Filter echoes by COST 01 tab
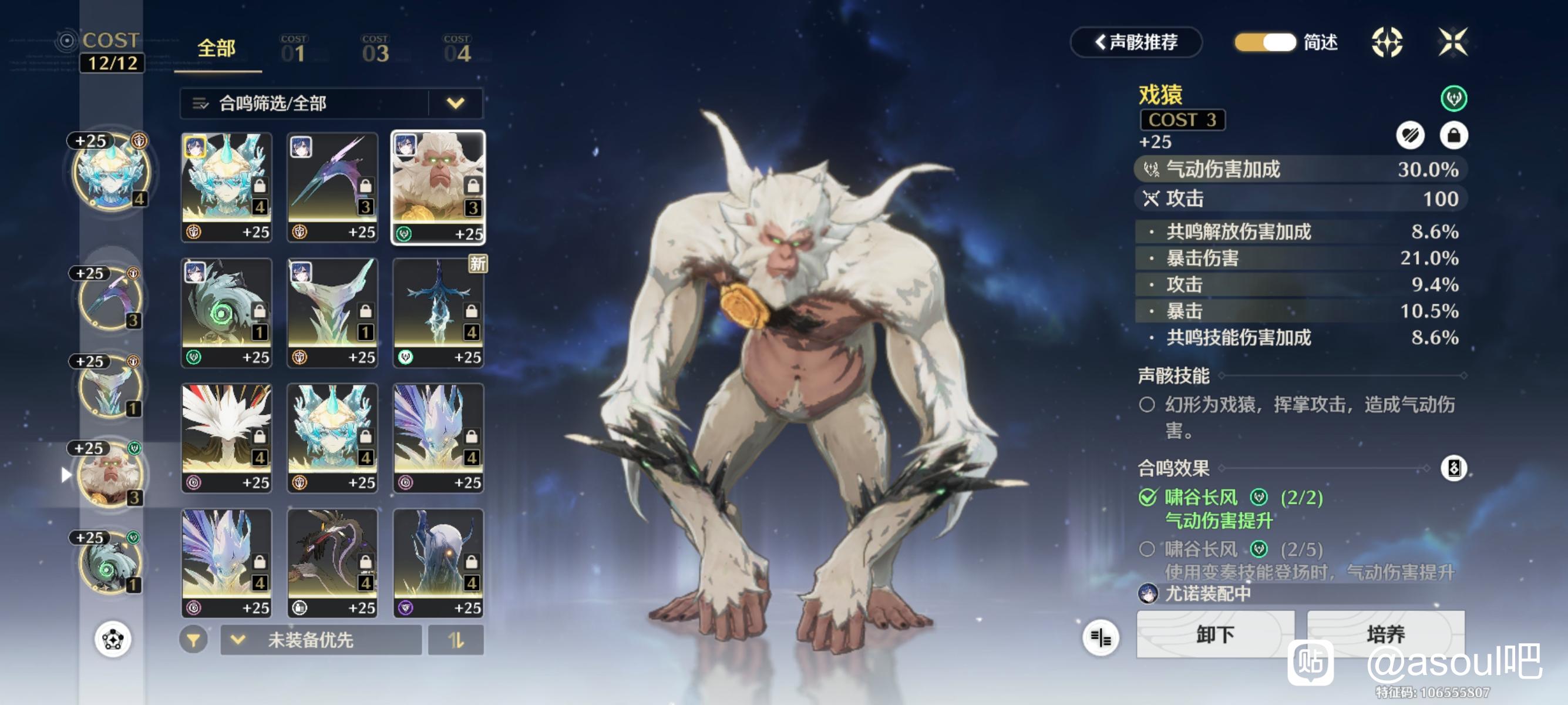1568x705 pixels. click(294, 50)
